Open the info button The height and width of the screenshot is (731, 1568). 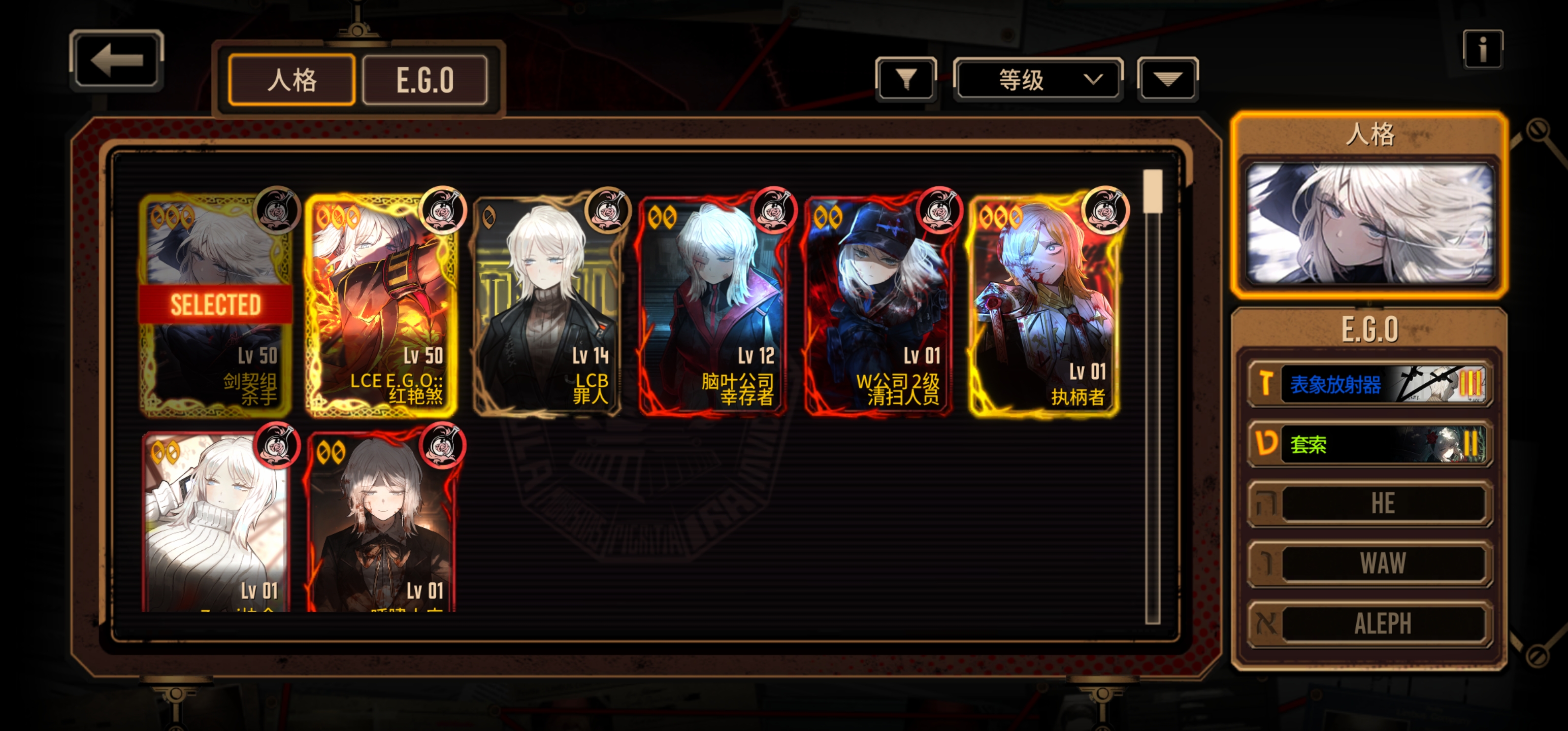tap(1482, 49)
